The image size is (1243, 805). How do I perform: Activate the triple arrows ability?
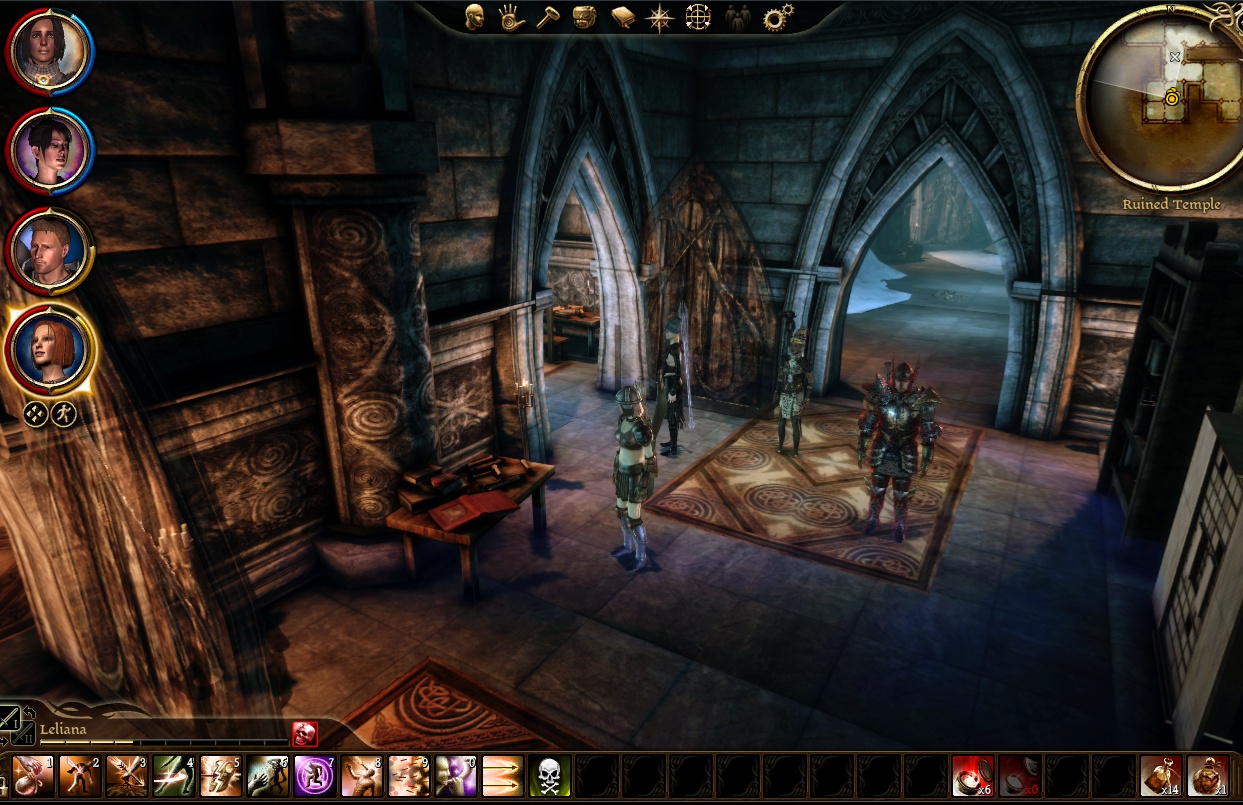pyautogui.click(x=502, y=775)
